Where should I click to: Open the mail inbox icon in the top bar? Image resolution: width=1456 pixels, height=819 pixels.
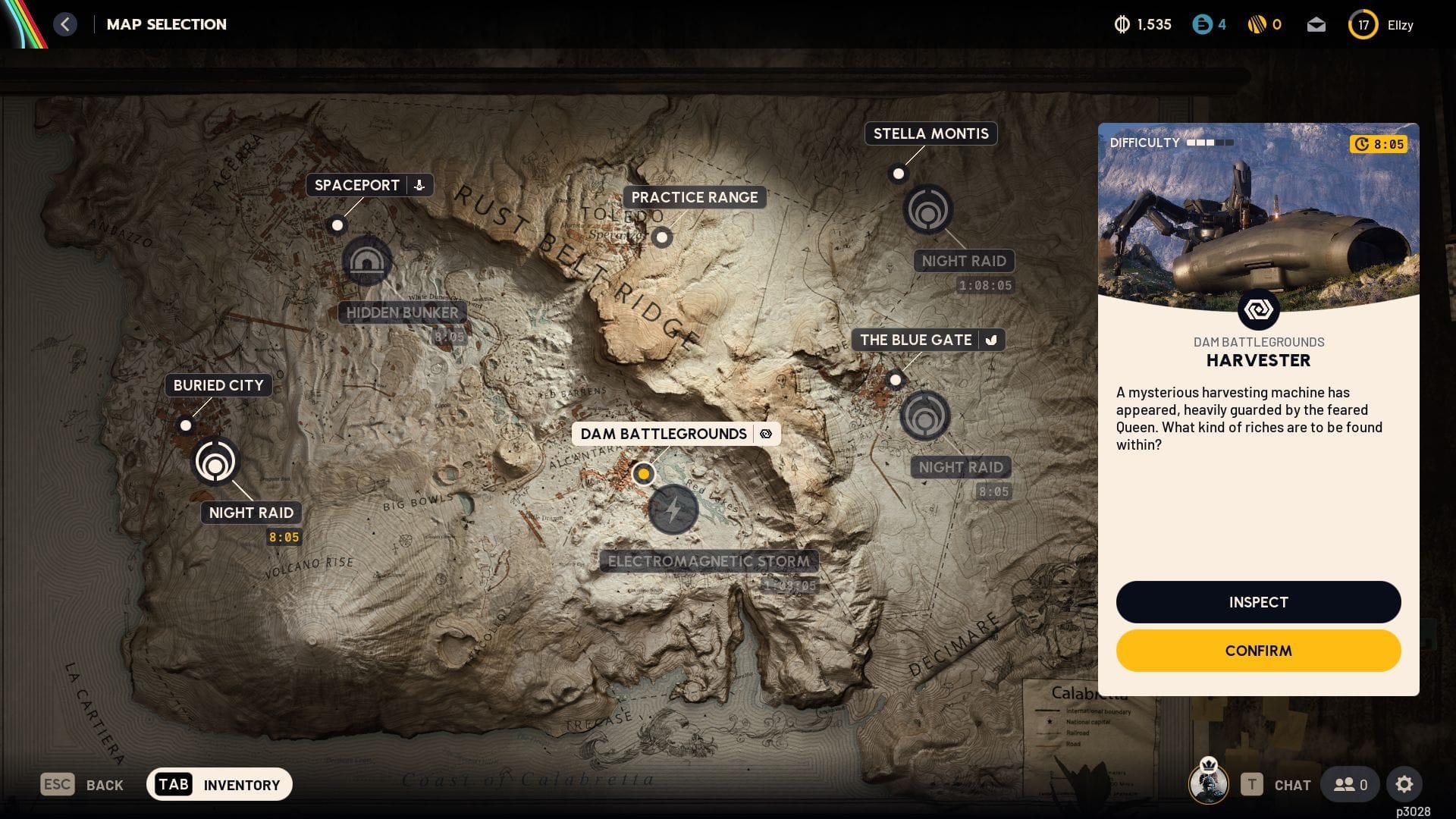1316,24
